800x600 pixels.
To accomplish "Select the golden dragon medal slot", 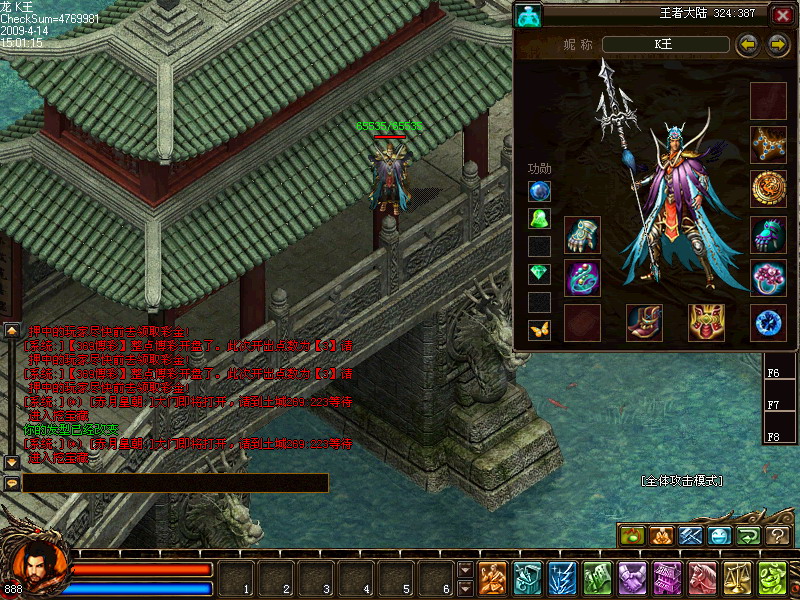I will 768,188.
